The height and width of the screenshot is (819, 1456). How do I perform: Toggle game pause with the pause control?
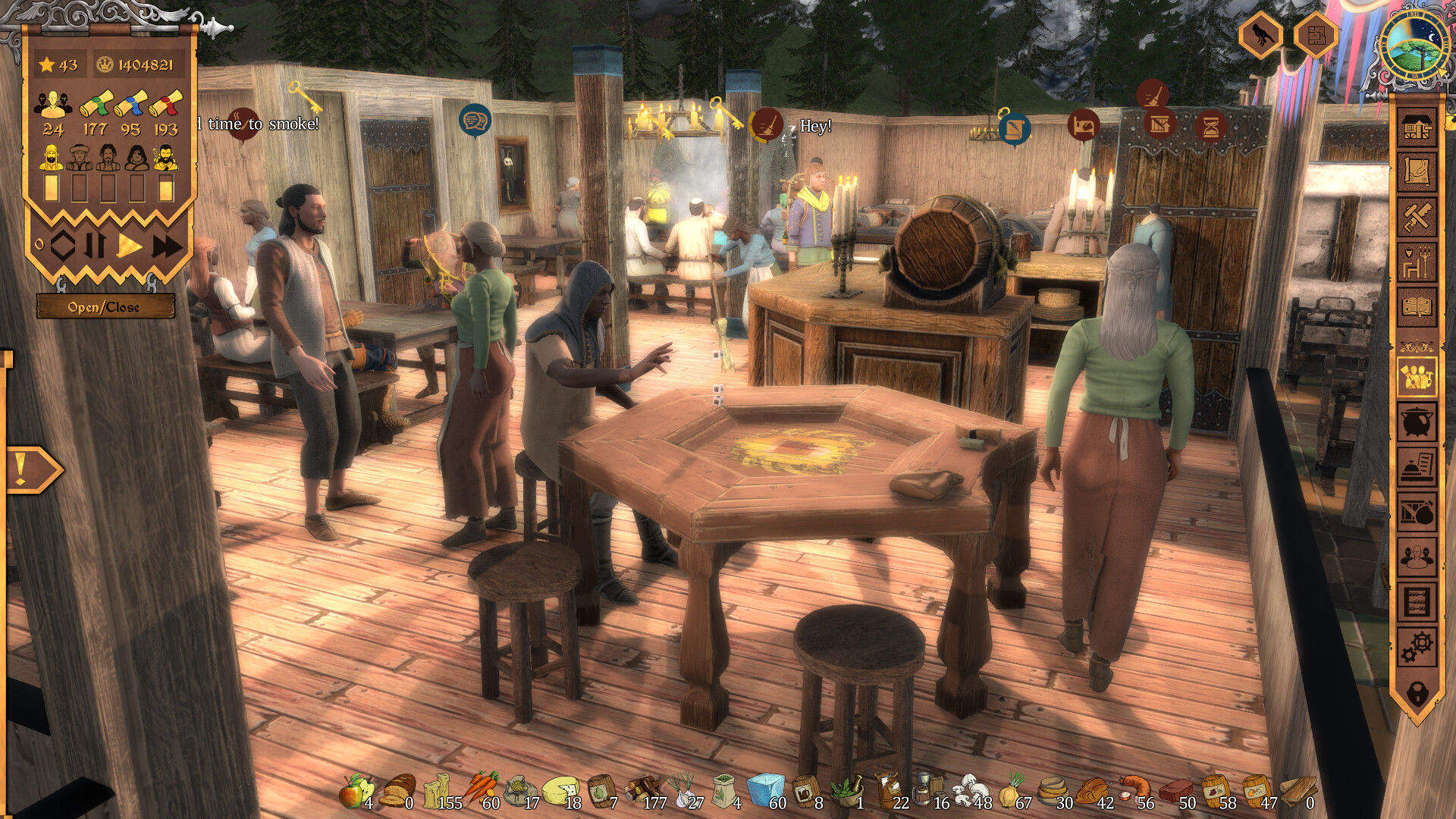[95, 244]
